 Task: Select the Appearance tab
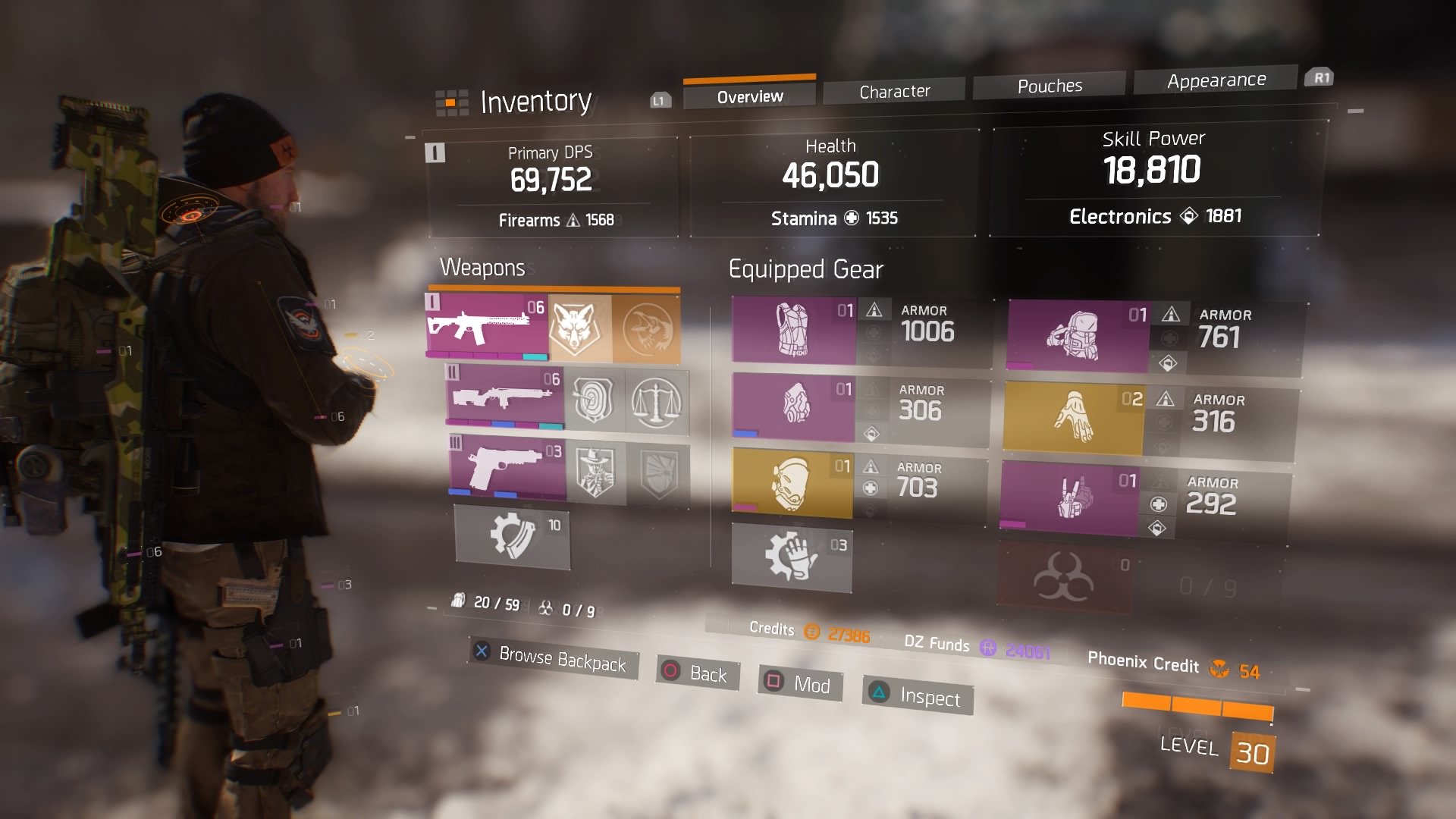[x=1216, y=80]
